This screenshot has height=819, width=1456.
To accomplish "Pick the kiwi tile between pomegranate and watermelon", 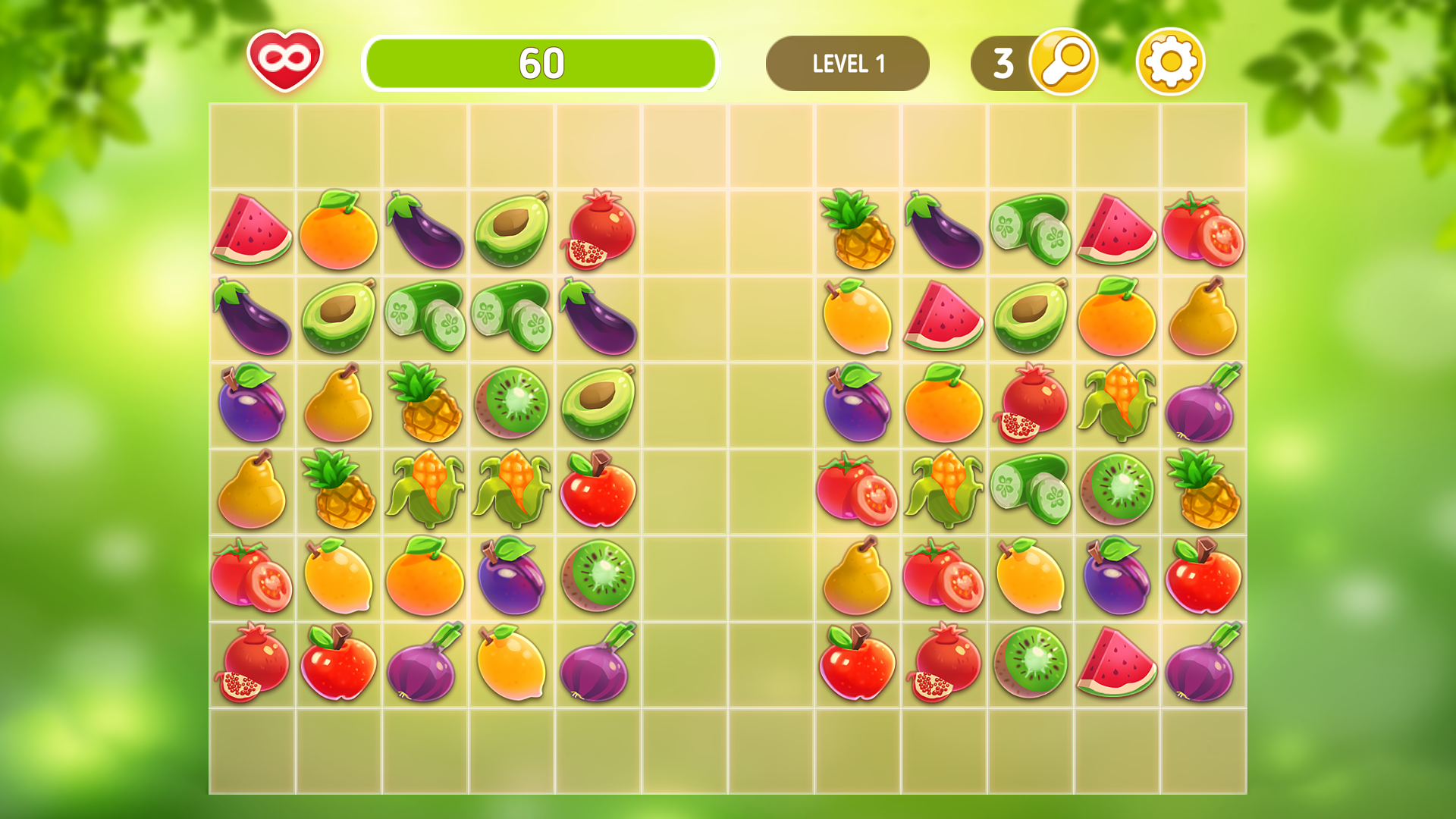I will pyautogui.click(x=1030, y=664).
